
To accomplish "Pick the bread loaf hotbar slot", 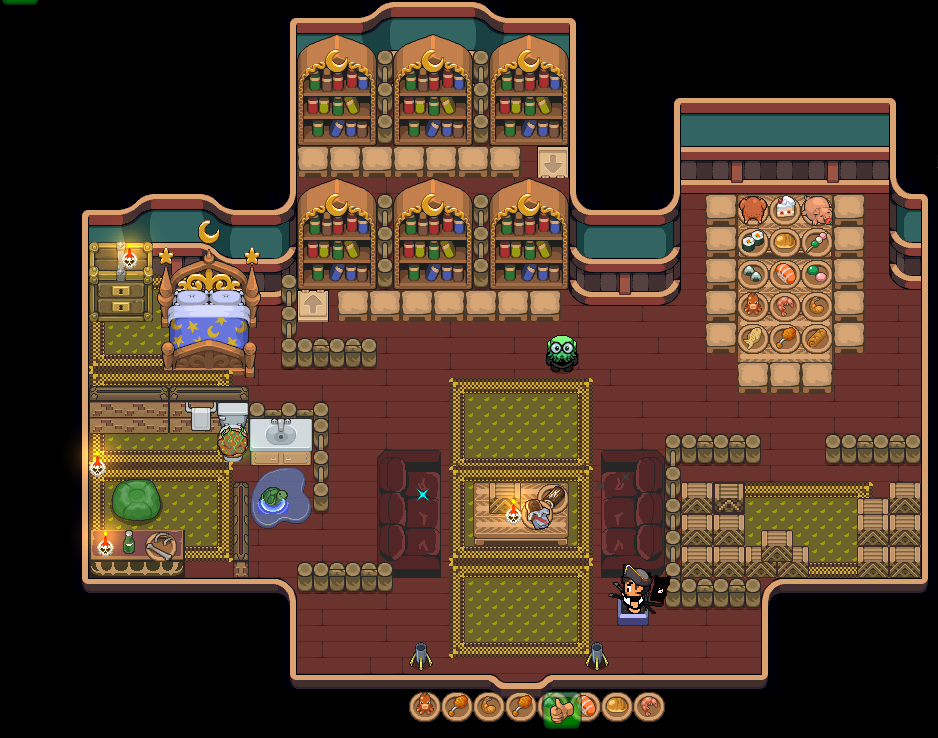I will (617, 707).
